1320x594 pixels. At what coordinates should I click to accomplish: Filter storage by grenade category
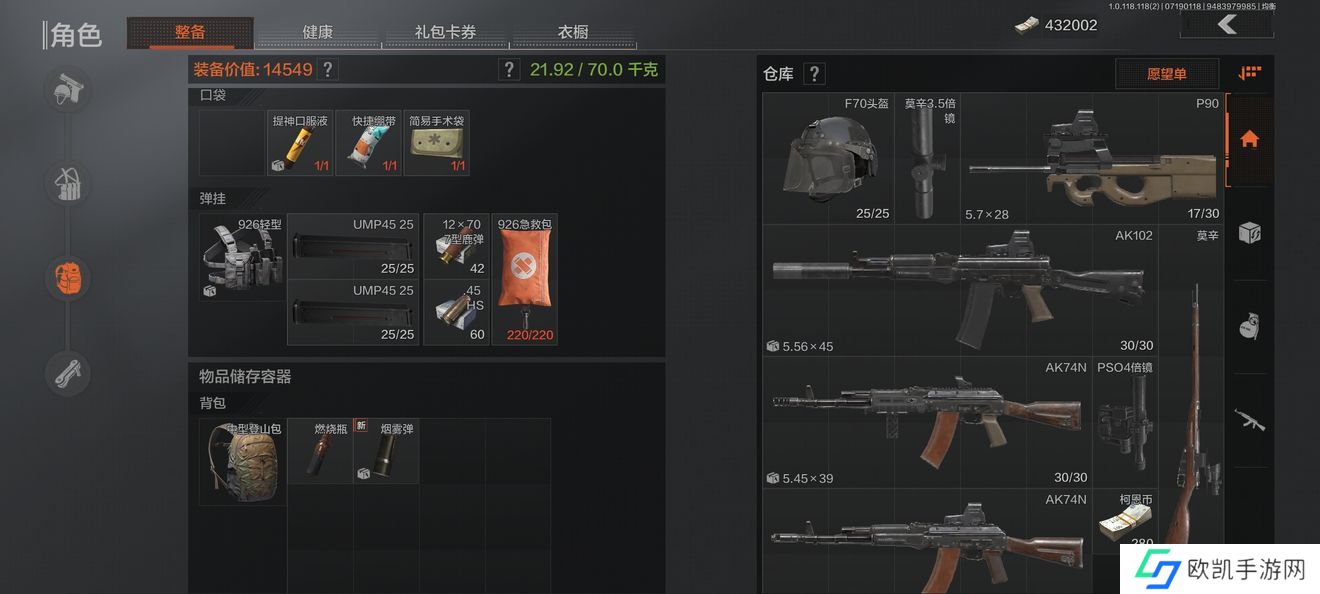coord(1249,327)
